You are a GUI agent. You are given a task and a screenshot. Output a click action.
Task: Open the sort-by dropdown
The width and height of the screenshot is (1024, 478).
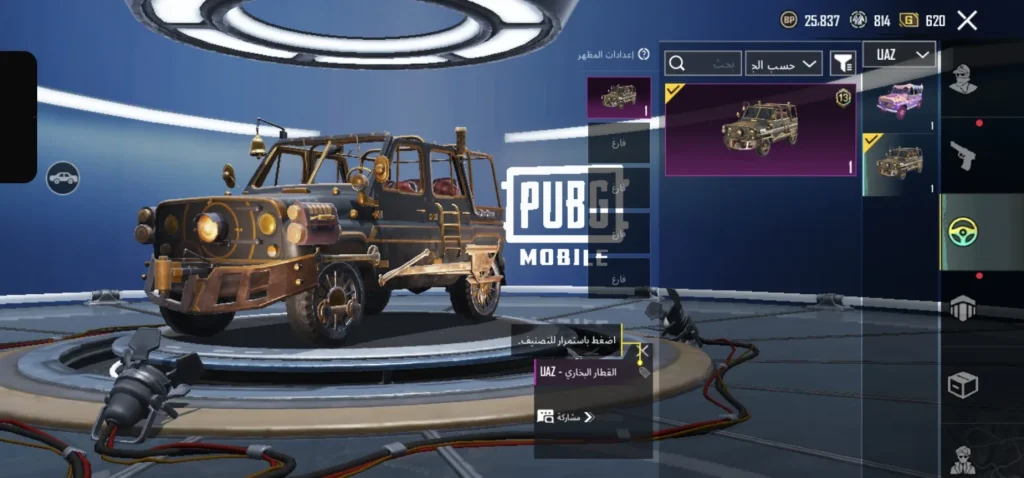[x=784, y=64]
